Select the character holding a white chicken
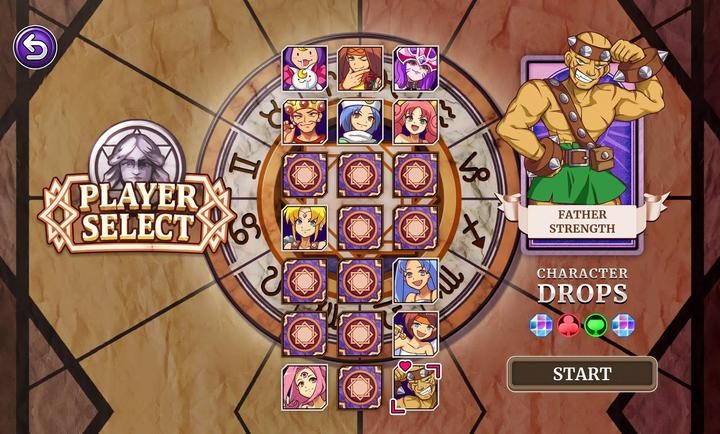 [305, 67]
